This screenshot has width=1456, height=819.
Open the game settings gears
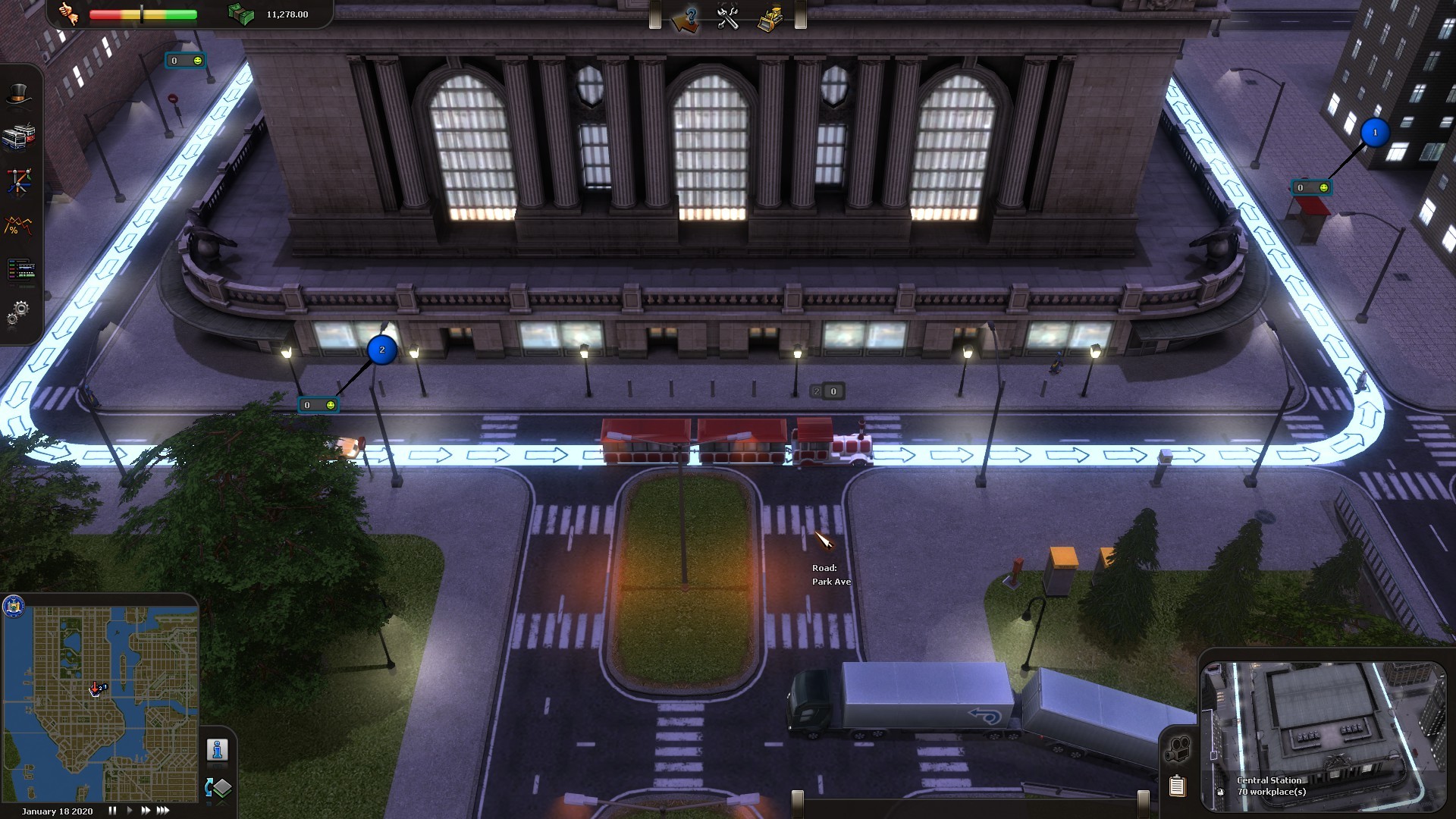(x=19, y=311)
